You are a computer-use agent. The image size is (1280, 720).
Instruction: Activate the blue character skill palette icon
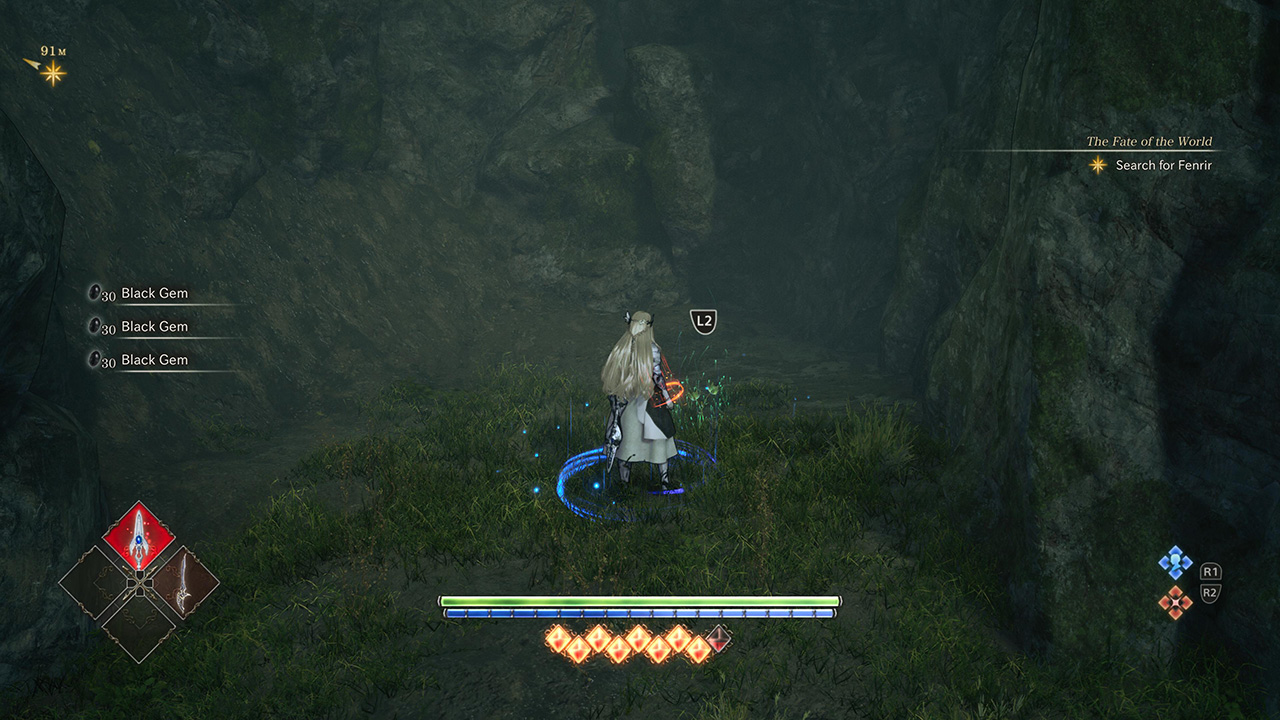pyautogui.click(x=1175, y=563)
